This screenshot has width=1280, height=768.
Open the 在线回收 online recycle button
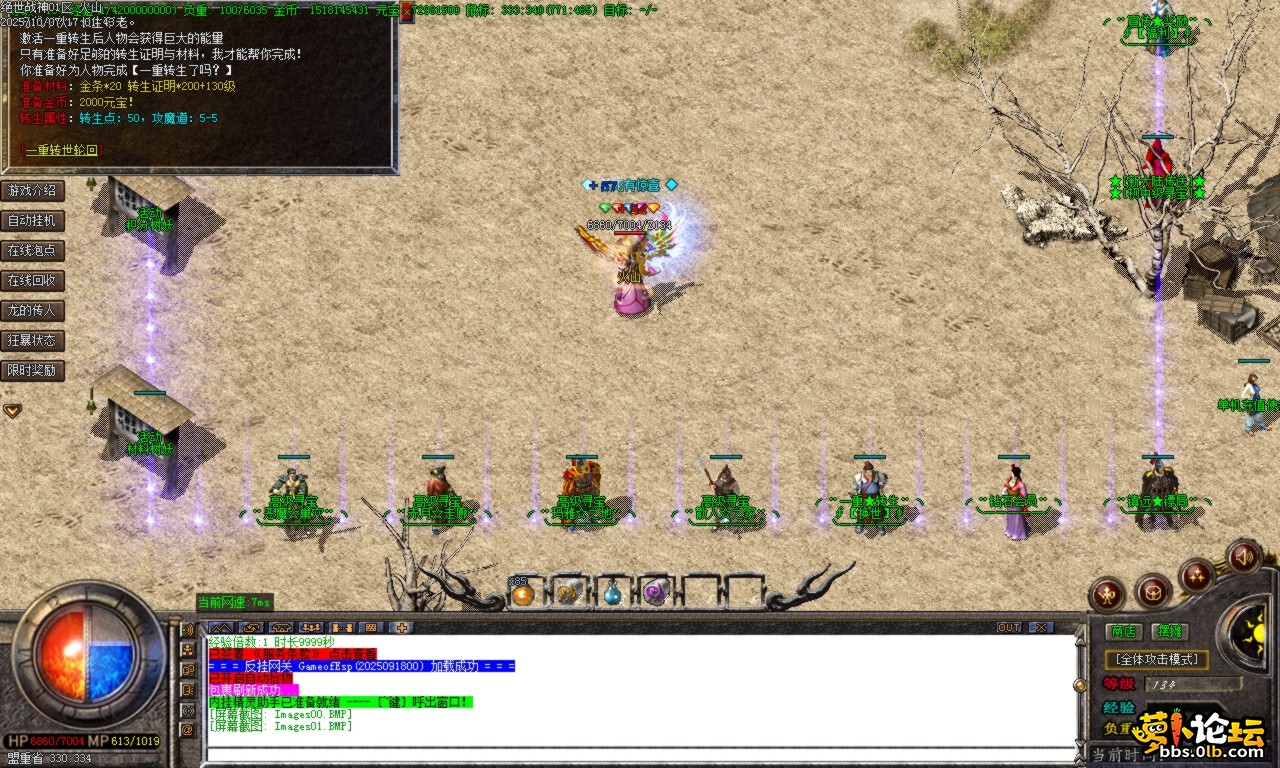tap(32, 280)
